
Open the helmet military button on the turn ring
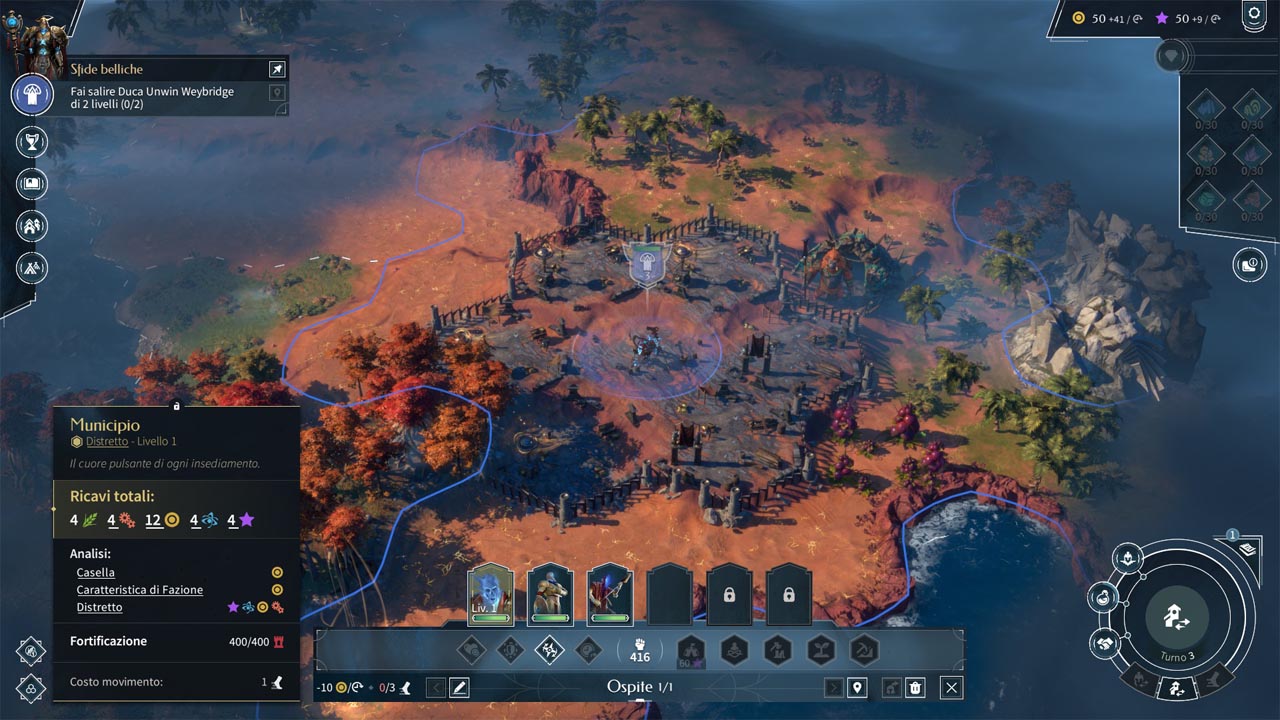1128,559
